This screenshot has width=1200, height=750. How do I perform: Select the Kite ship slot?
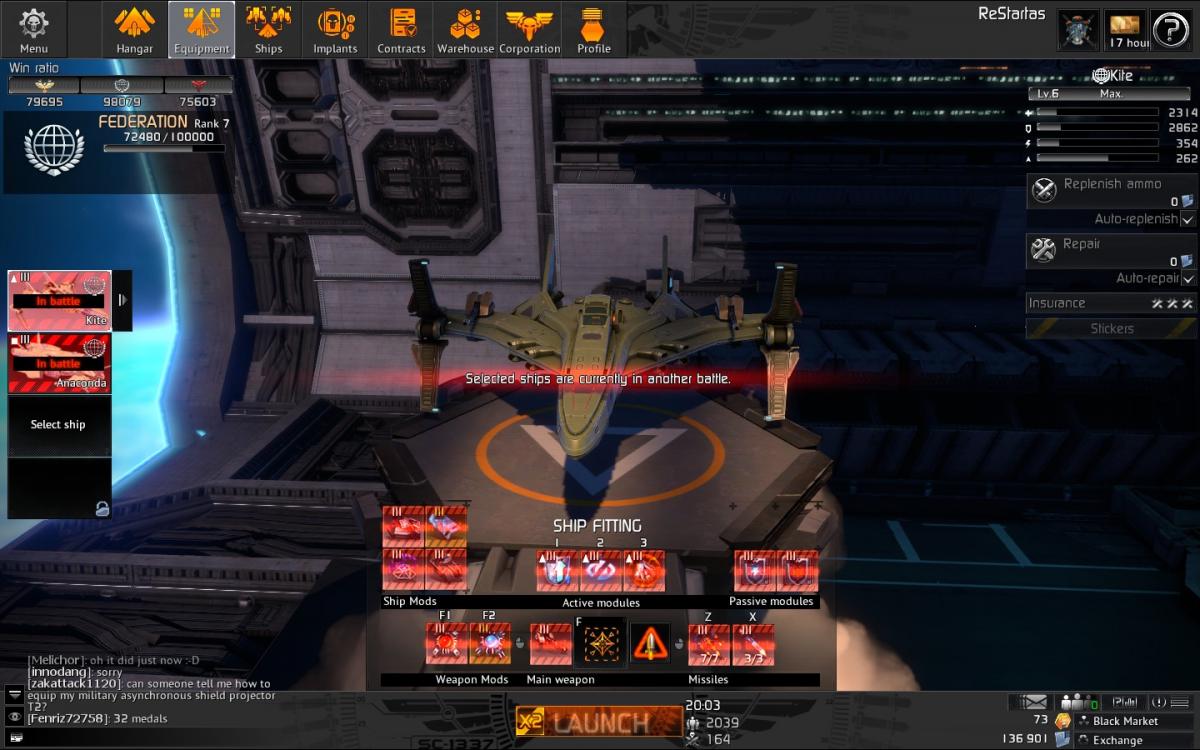(59, 300)
